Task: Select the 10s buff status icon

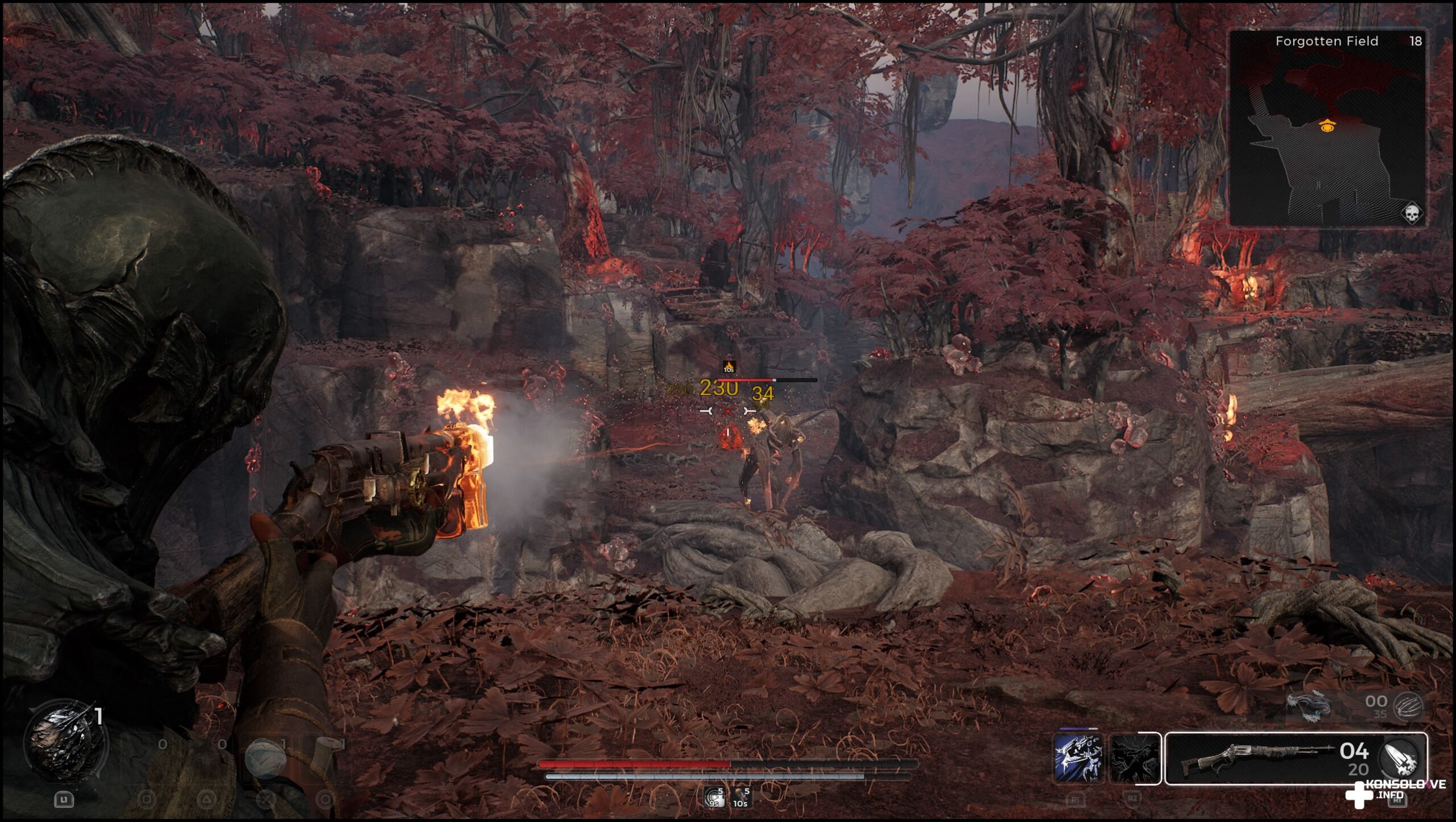Action: tap(741, 798)
